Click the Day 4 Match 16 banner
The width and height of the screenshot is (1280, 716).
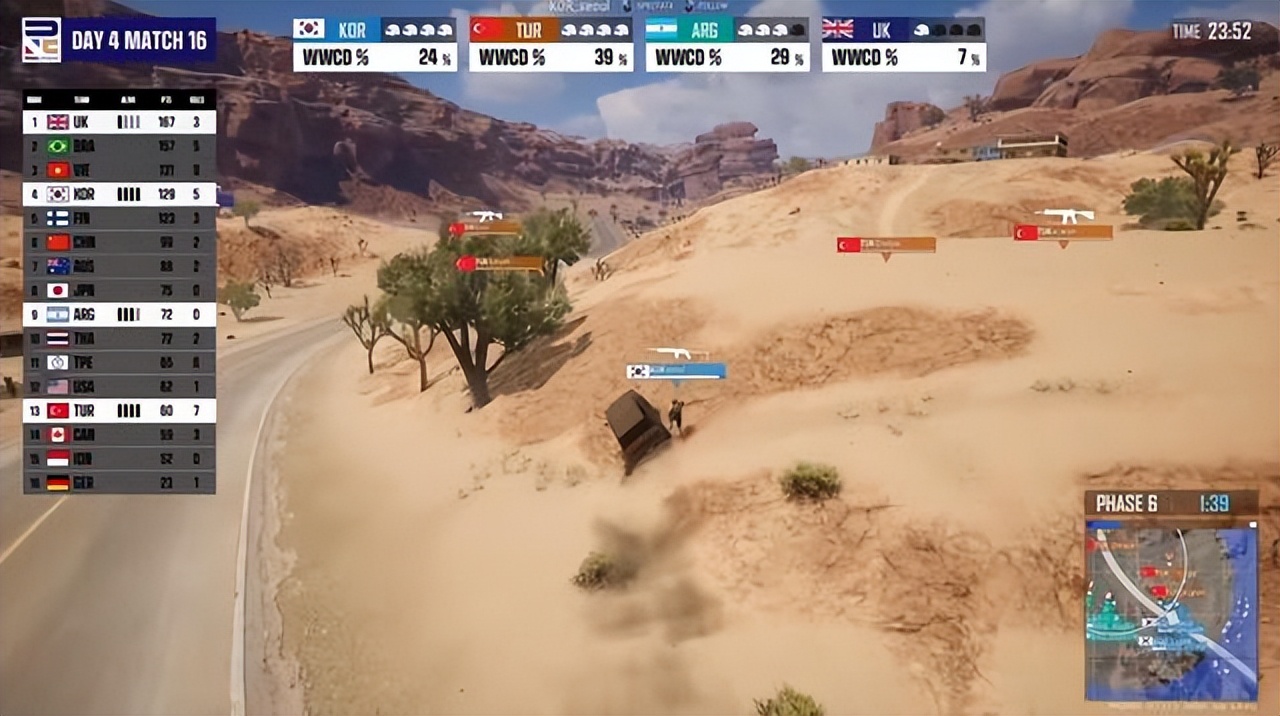140,41
